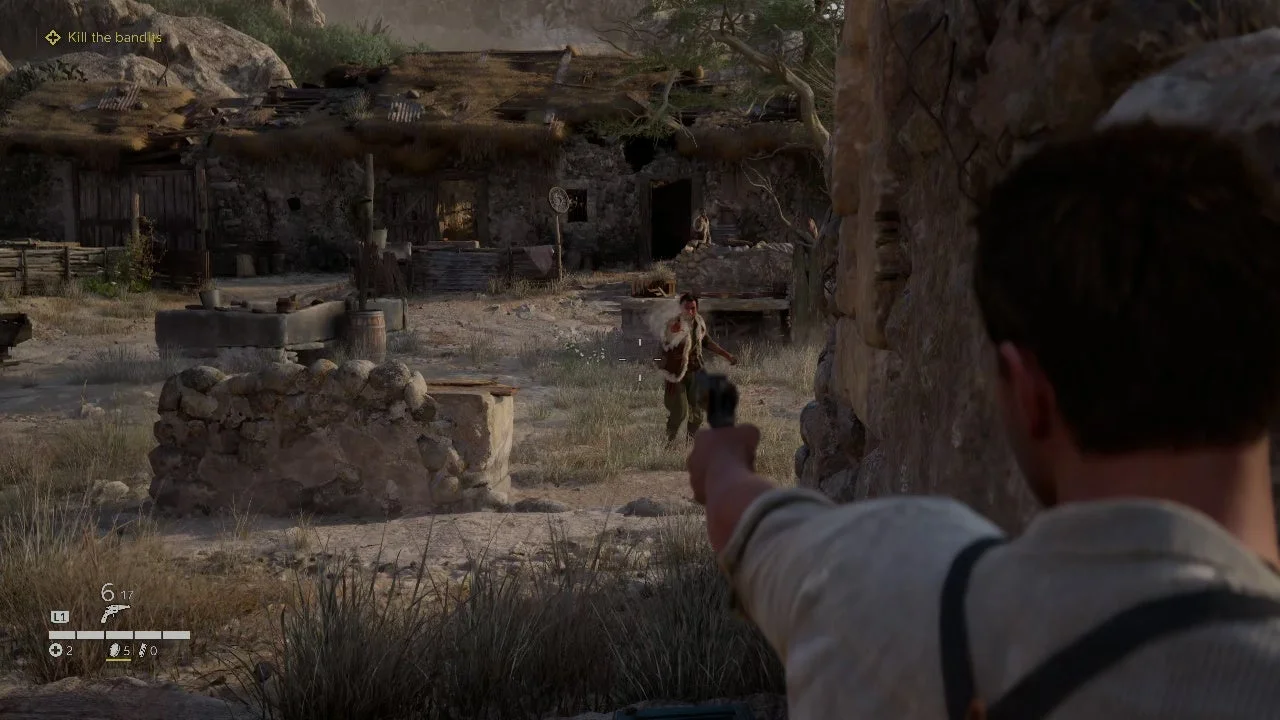This screenshot has height=720, width=1280.
Task: Select the health kit cross icon
Action: click(55, 650)
